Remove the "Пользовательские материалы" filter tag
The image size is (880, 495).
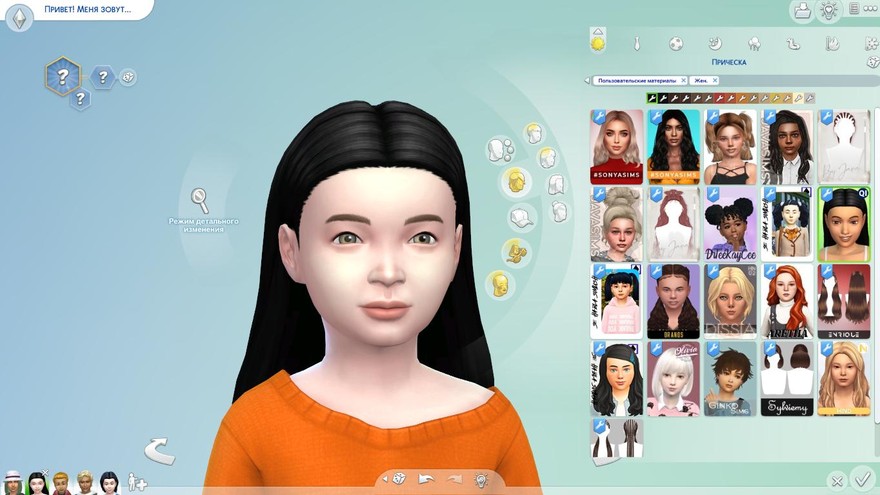[x=683, y=80]
